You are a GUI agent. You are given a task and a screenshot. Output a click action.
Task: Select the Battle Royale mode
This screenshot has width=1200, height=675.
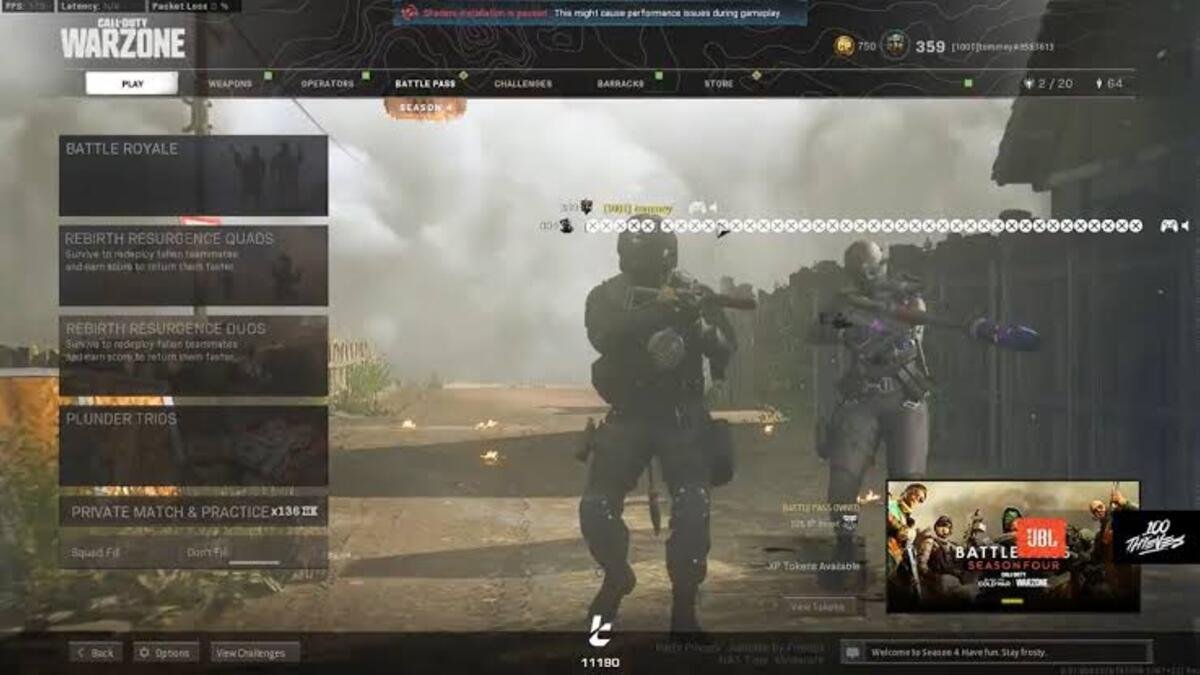tap(193, 176)
